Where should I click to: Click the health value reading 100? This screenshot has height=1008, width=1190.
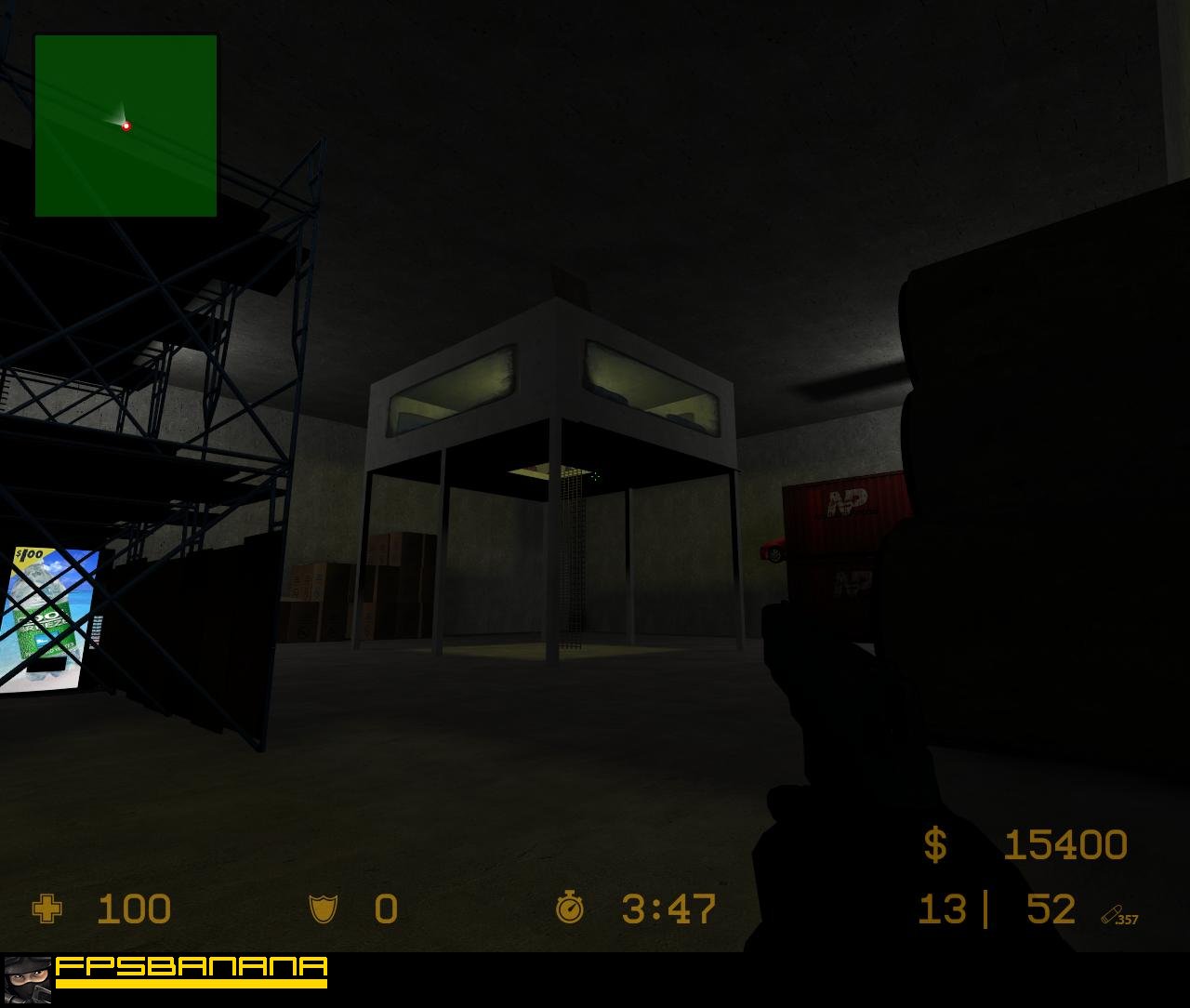tap(133, 909)
